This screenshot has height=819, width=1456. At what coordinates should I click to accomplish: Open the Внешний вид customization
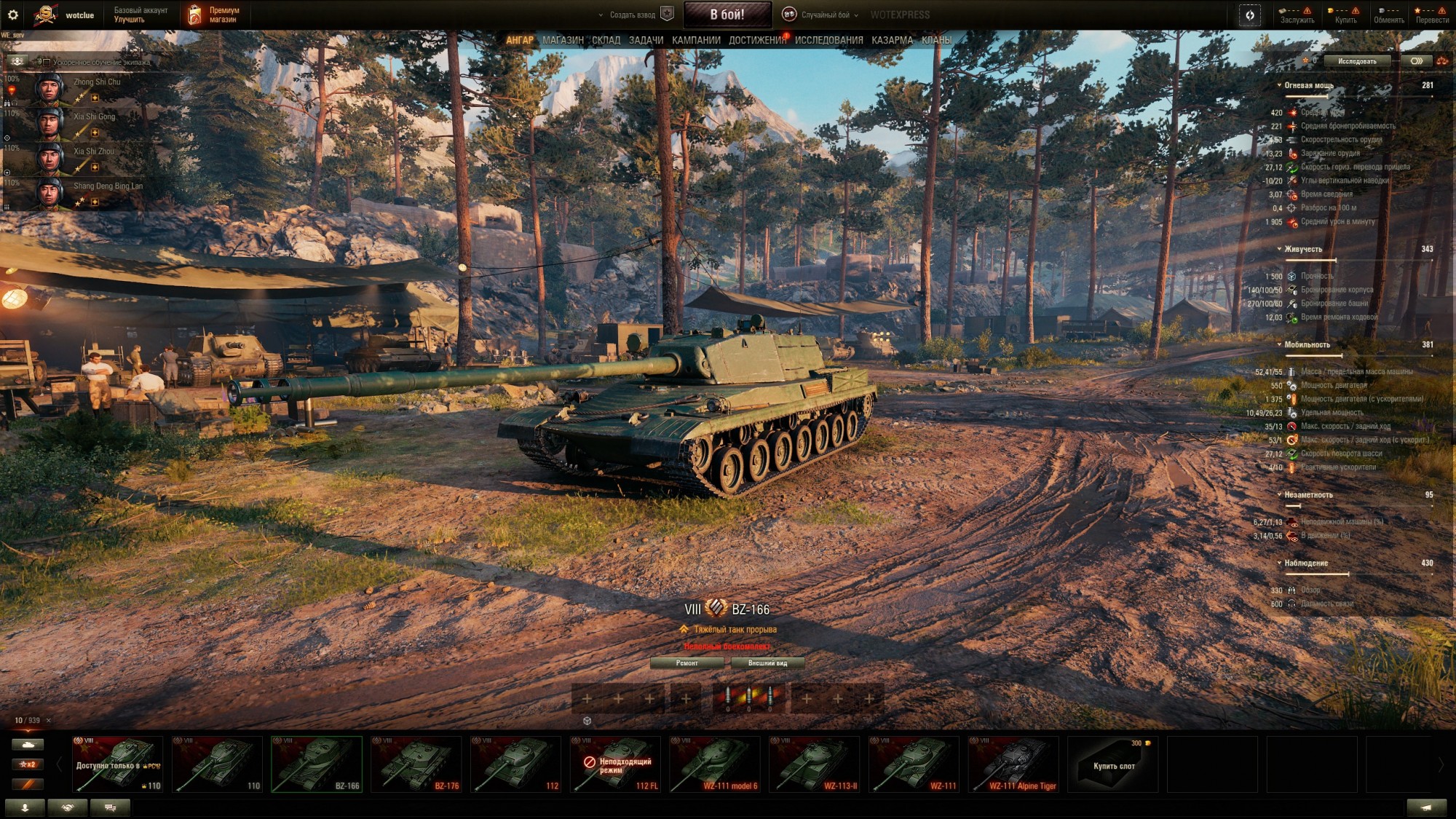767,663
